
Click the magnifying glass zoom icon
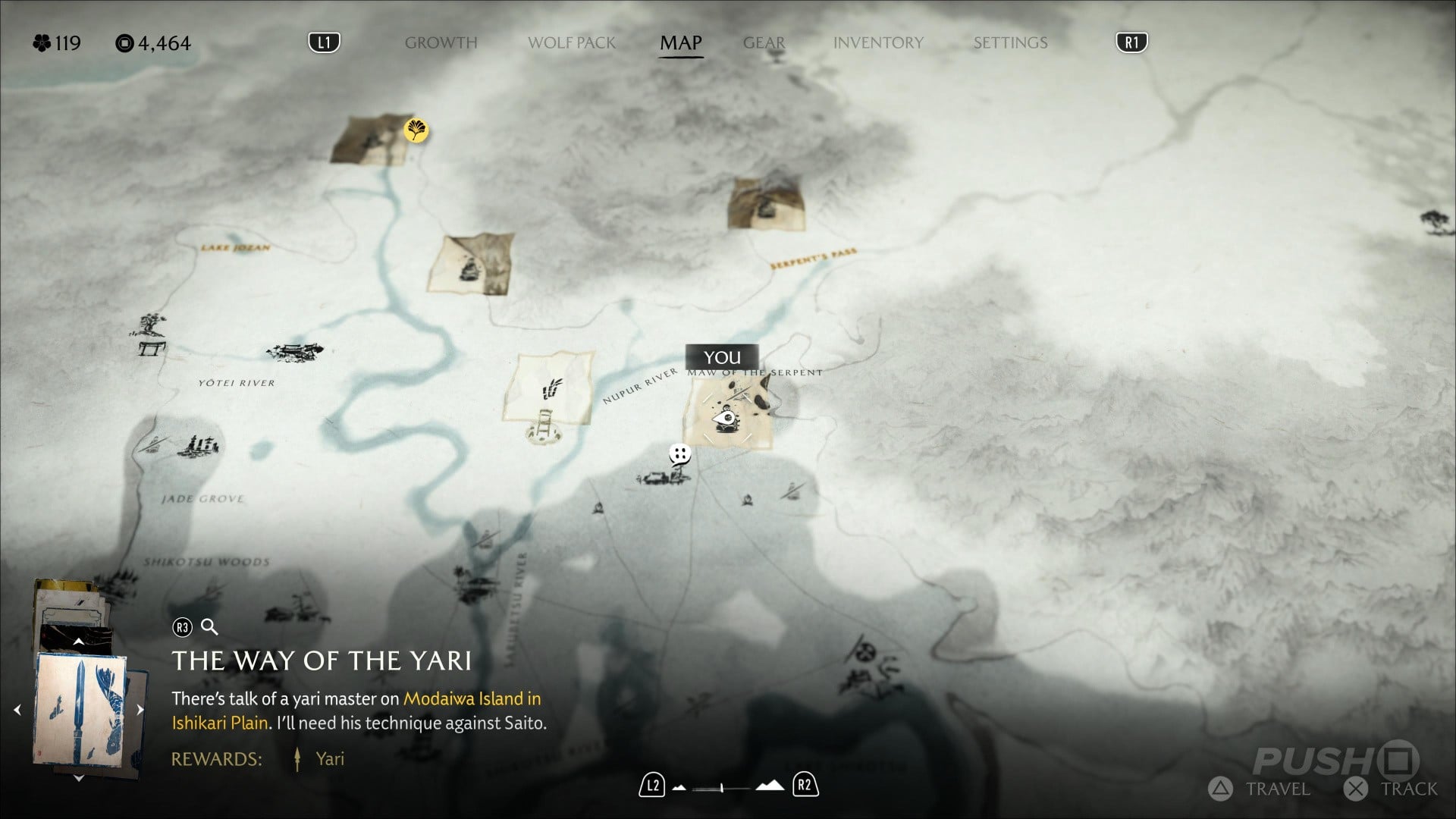coord(209,627)
